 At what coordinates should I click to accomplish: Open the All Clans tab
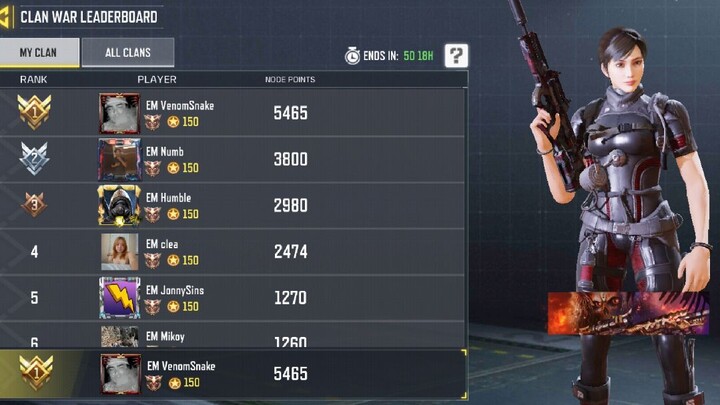(127, 53)
